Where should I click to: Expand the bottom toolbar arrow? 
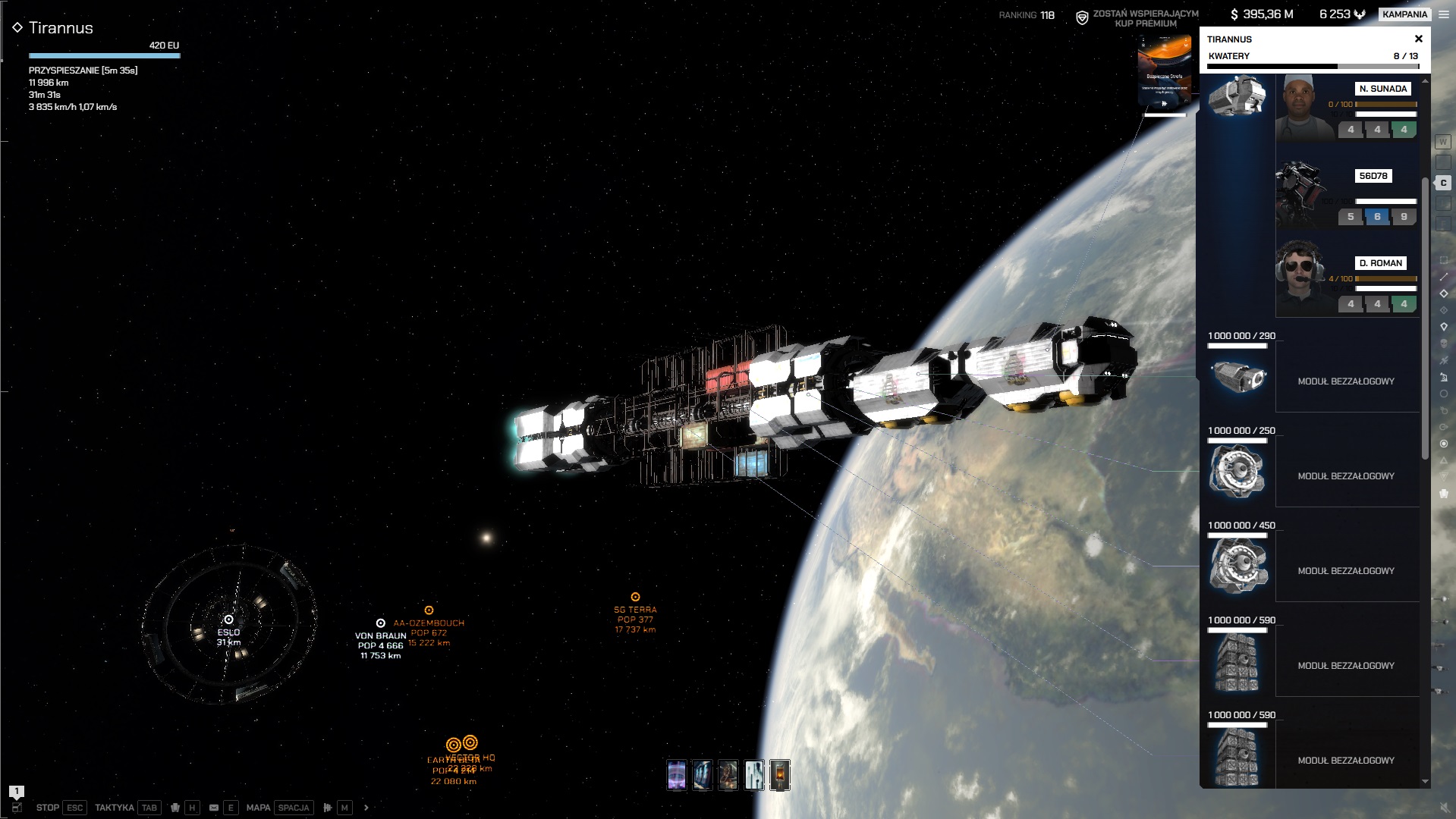(366, 808)
